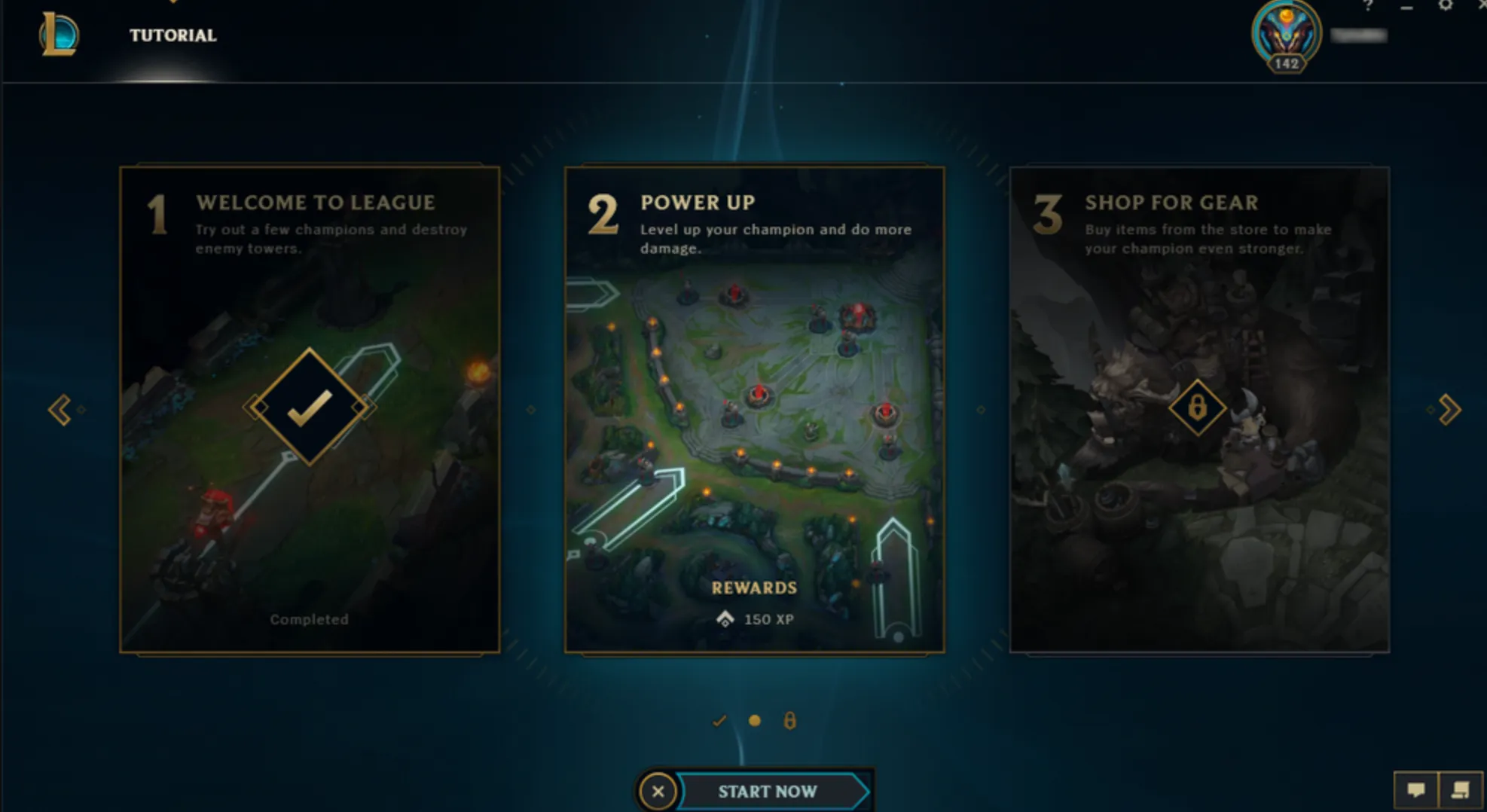This screenshot has width=1487, height=812.
Task: Open your summoner profile avatar
Action: 1286,32
